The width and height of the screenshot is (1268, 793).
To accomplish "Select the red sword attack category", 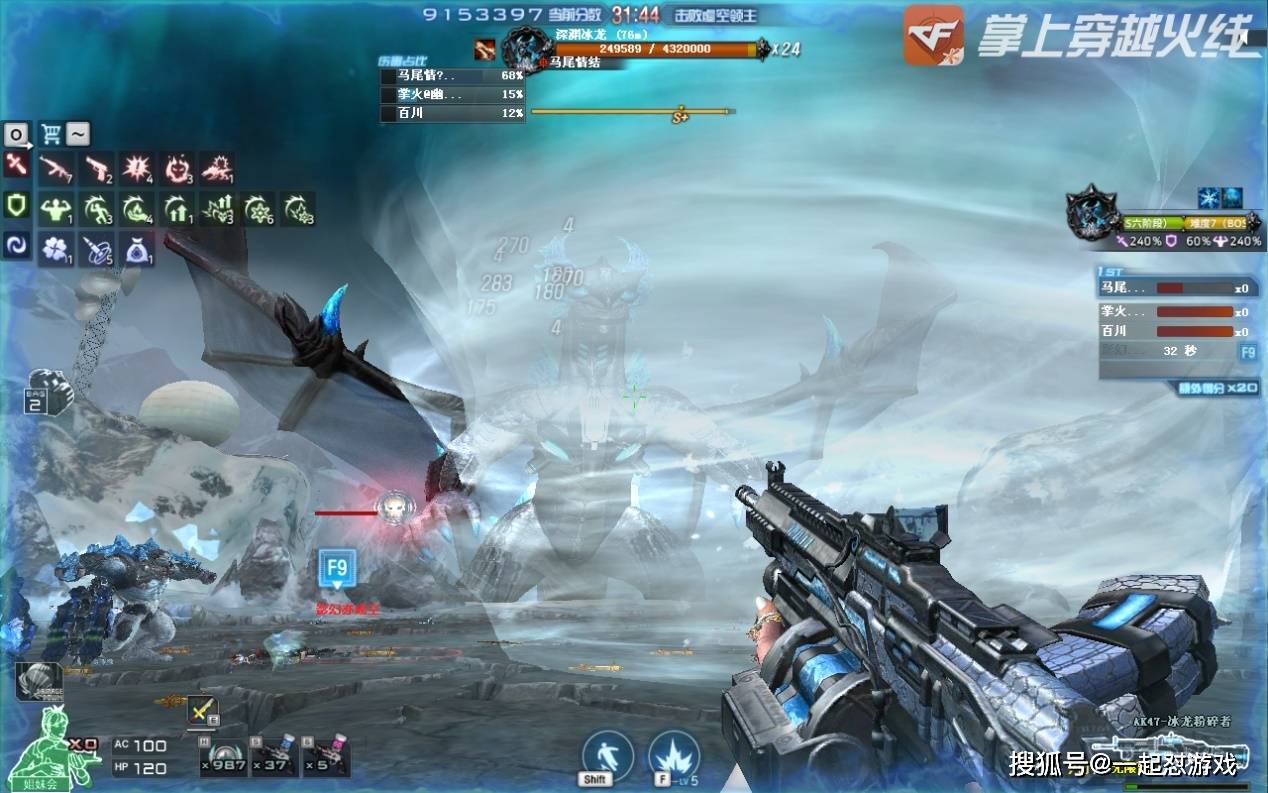I will [x=16, y=166].
